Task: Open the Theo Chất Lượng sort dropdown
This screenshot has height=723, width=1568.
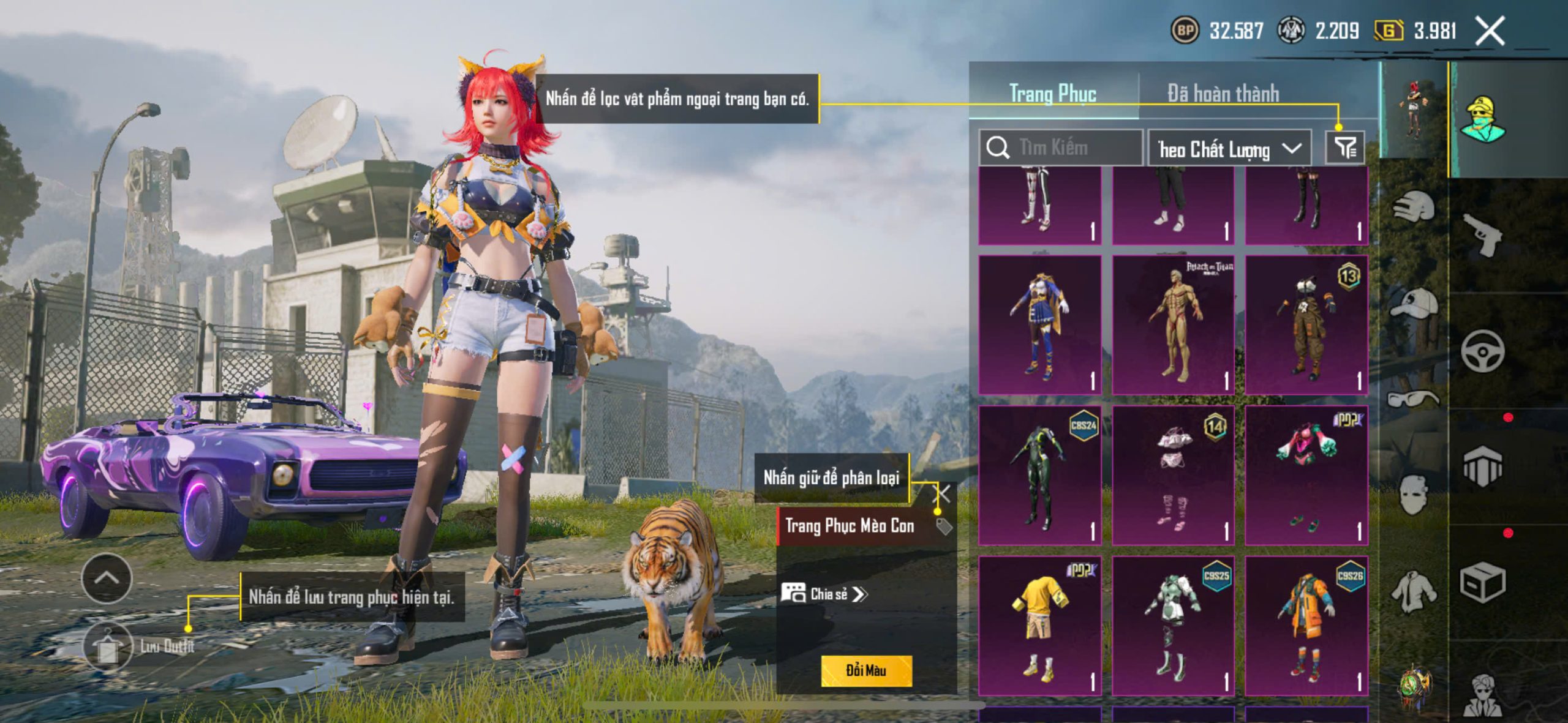Action: [x=1229, y=149]
